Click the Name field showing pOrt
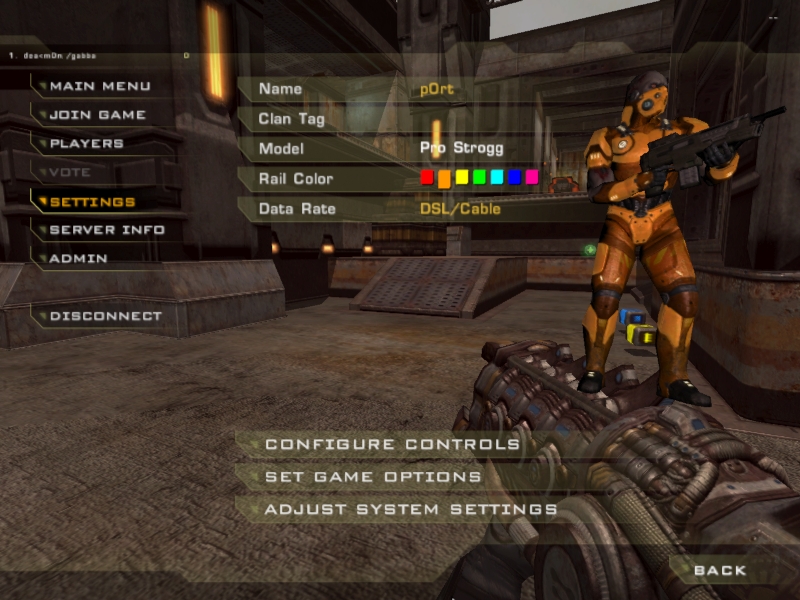Viewport: 800px width, 600px height. pyautogui.click(x=437, y=89)
